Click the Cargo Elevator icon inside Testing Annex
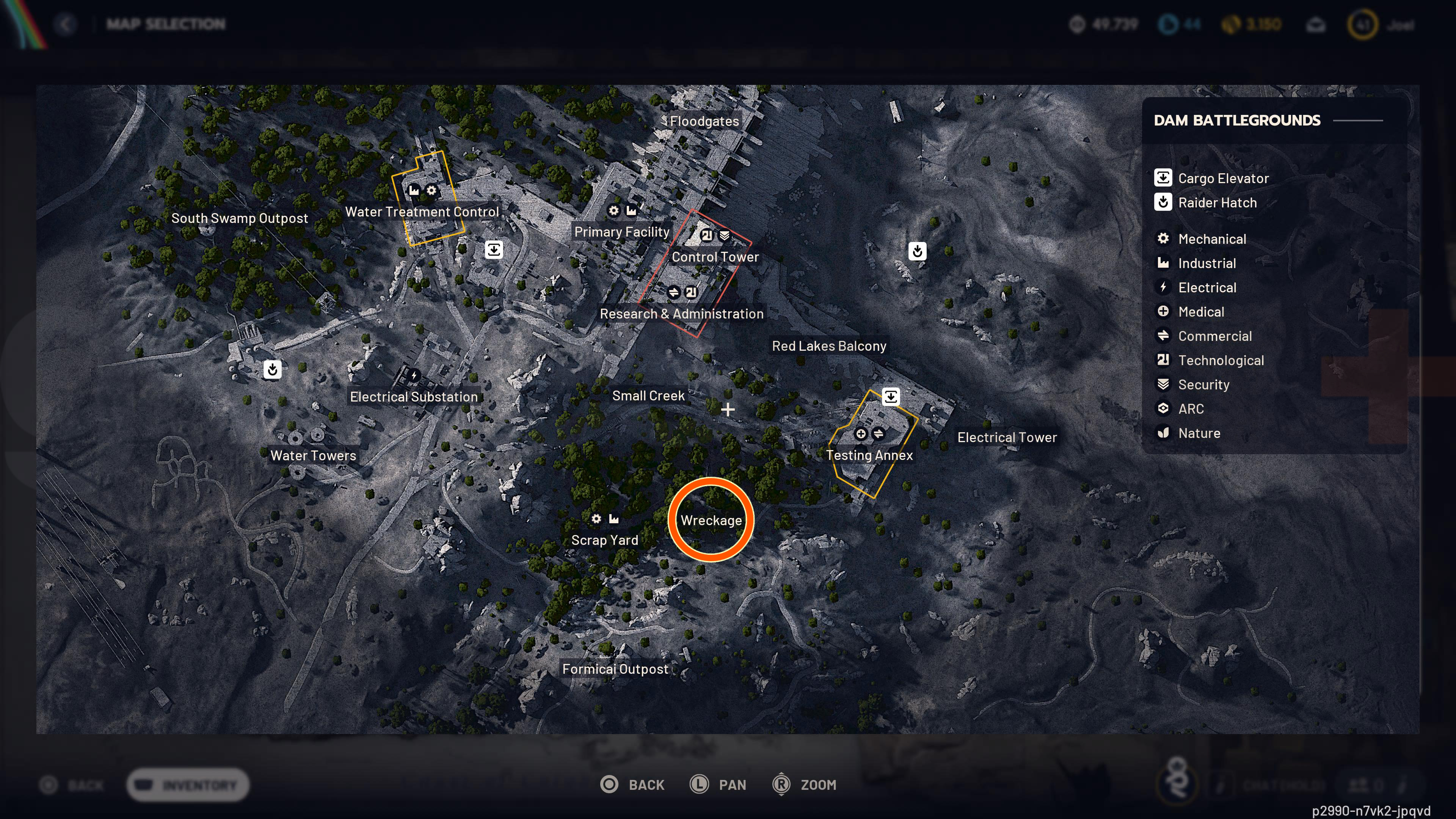The width and height of the screenshot is (1456, 819). point(891,396)
